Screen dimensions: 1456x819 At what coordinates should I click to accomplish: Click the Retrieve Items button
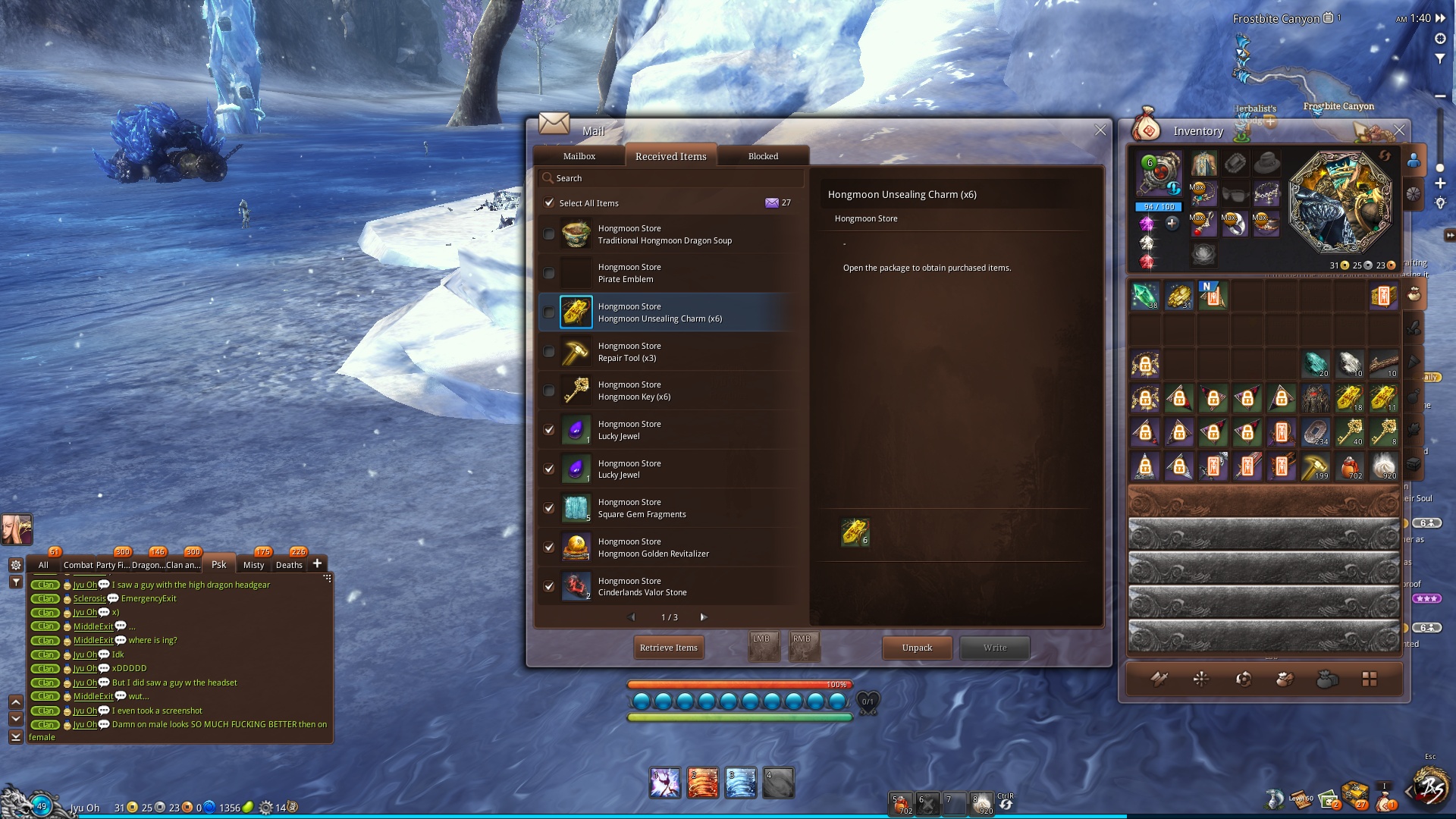click(668, 648)
